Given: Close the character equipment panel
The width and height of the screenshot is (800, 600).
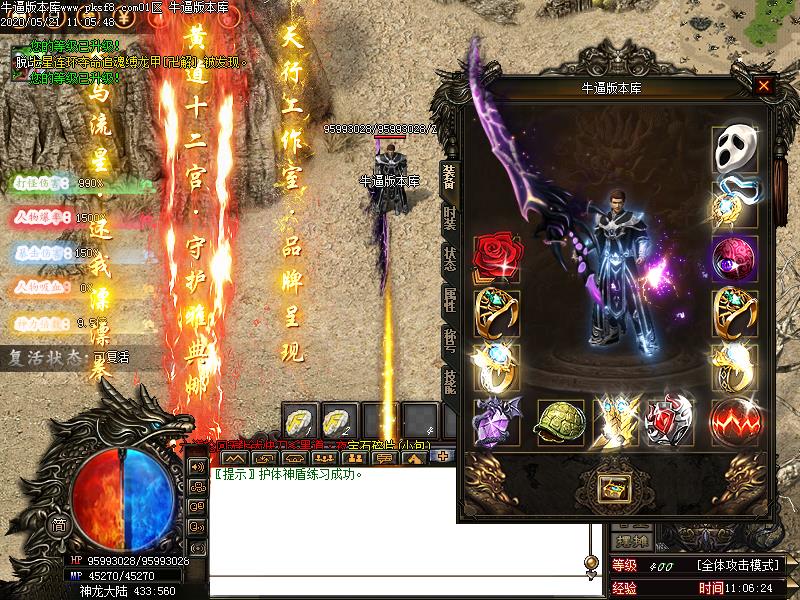Looking at the screenshot, I should [x=764, y=86].
